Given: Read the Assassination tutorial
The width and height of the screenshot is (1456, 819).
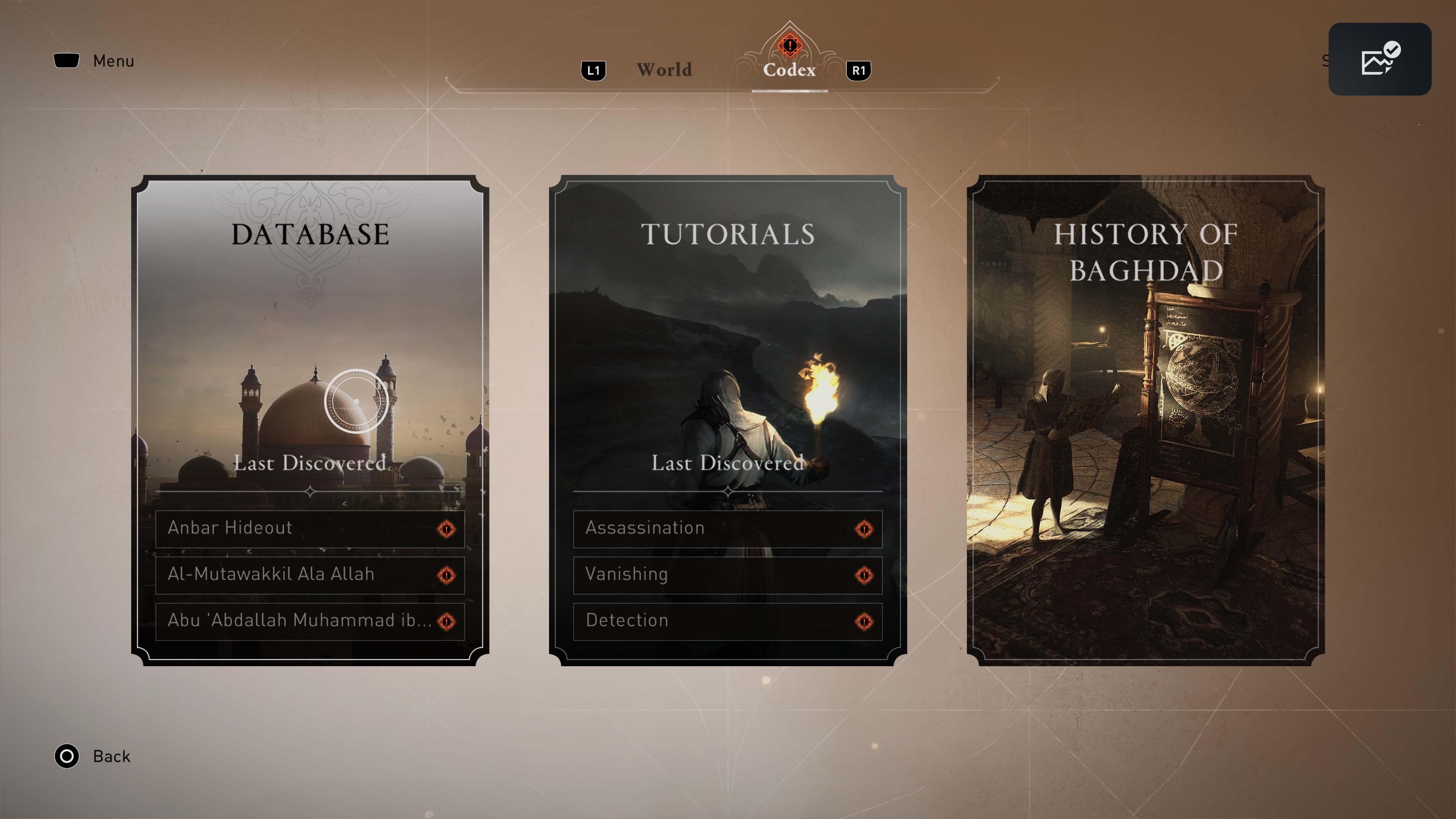Looking at the screenshot, I should (x=728, y=529).
